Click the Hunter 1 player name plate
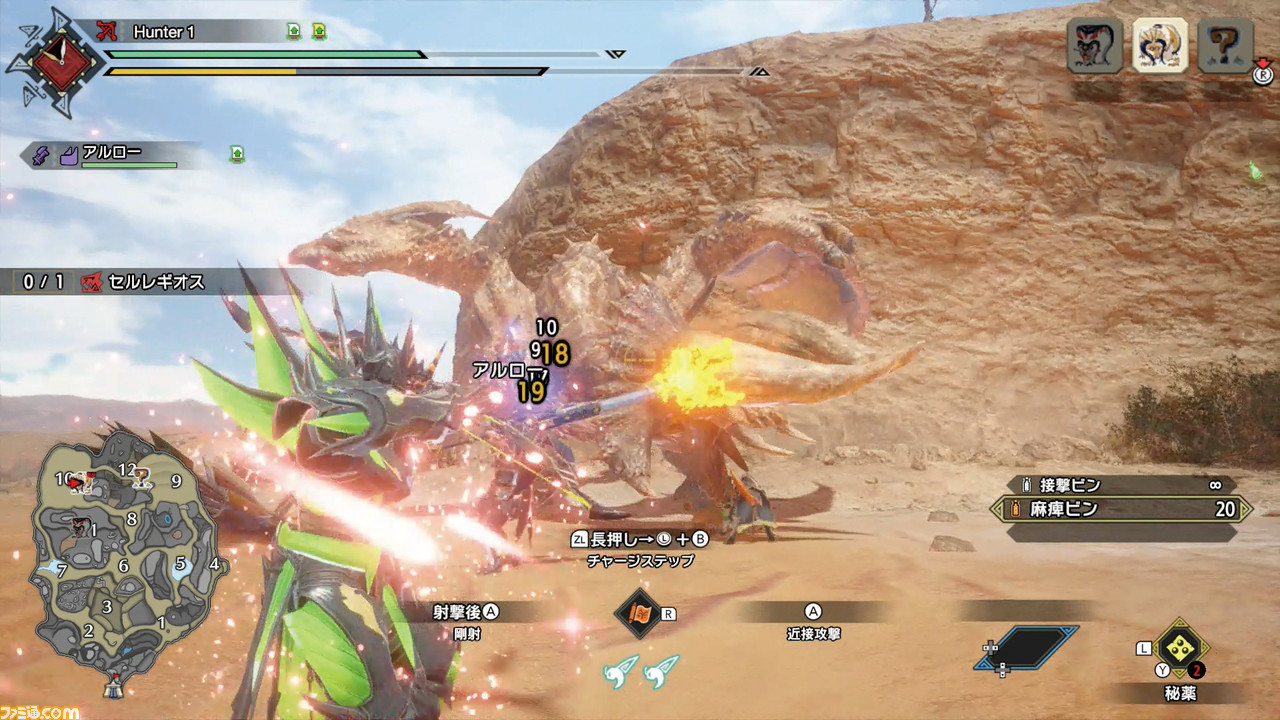The width and height of the screenshot is (1280, 720). (165, 32)
